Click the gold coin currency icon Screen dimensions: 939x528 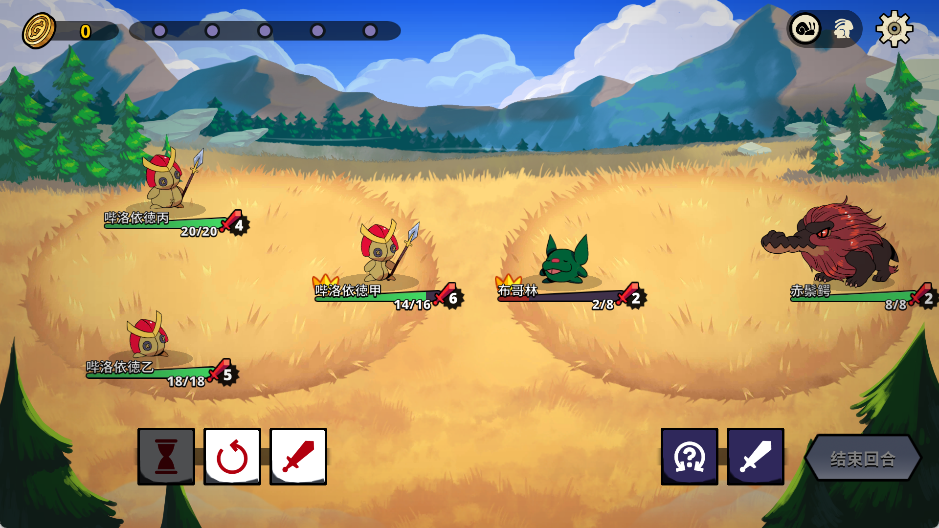pos(39,30)
